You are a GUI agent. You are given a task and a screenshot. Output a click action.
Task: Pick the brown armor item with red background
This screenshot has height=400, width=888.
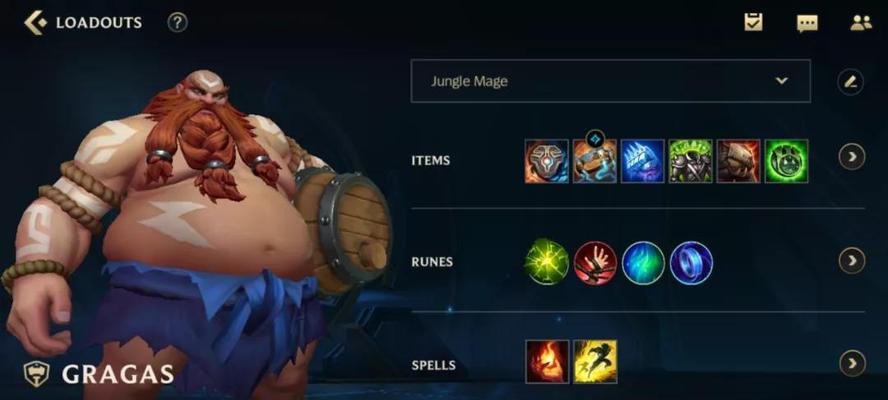(738, 161)
